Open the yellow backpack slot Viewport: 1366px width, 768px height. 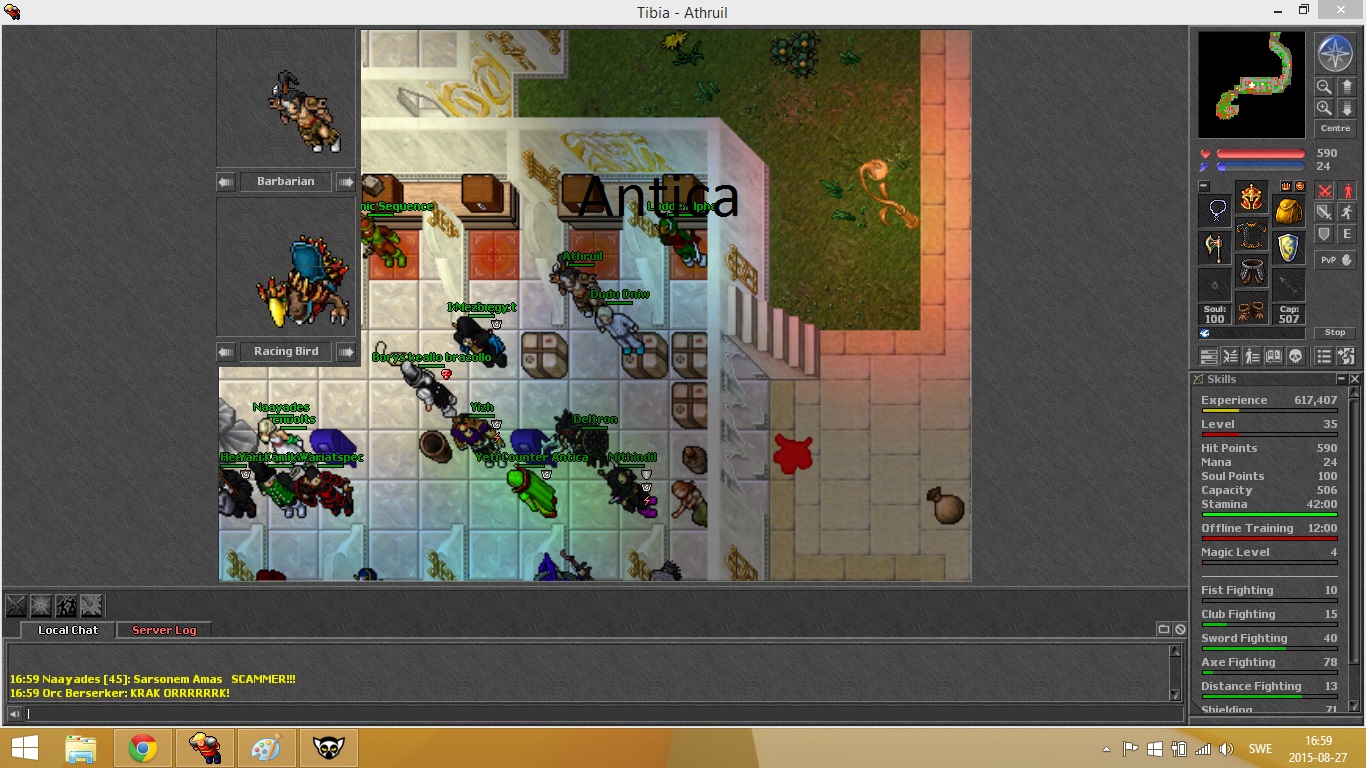(1288, 210)
